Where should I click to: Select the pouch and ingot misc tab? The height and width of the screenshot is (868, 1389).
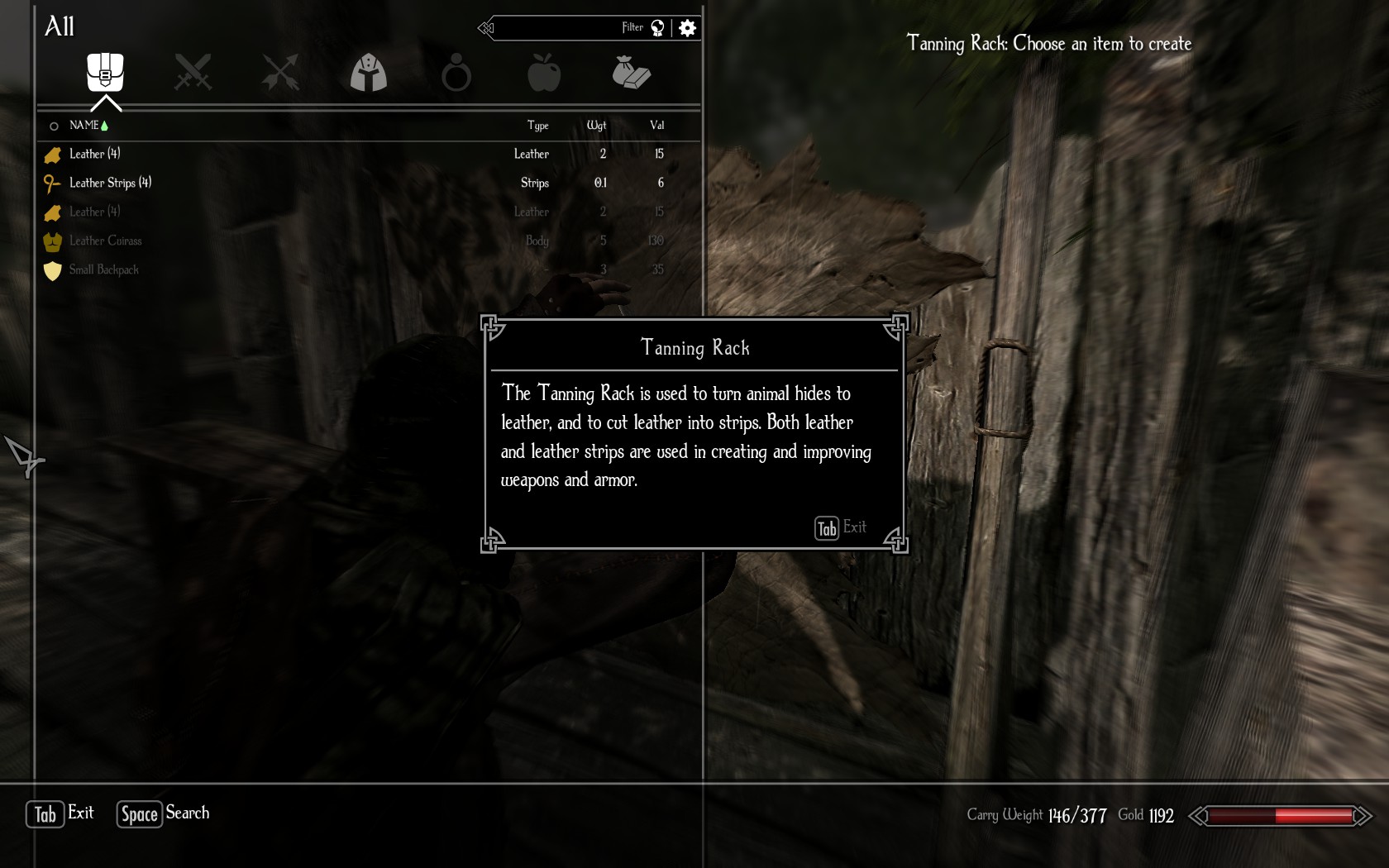pyautogui.click(x=632, y=73)
